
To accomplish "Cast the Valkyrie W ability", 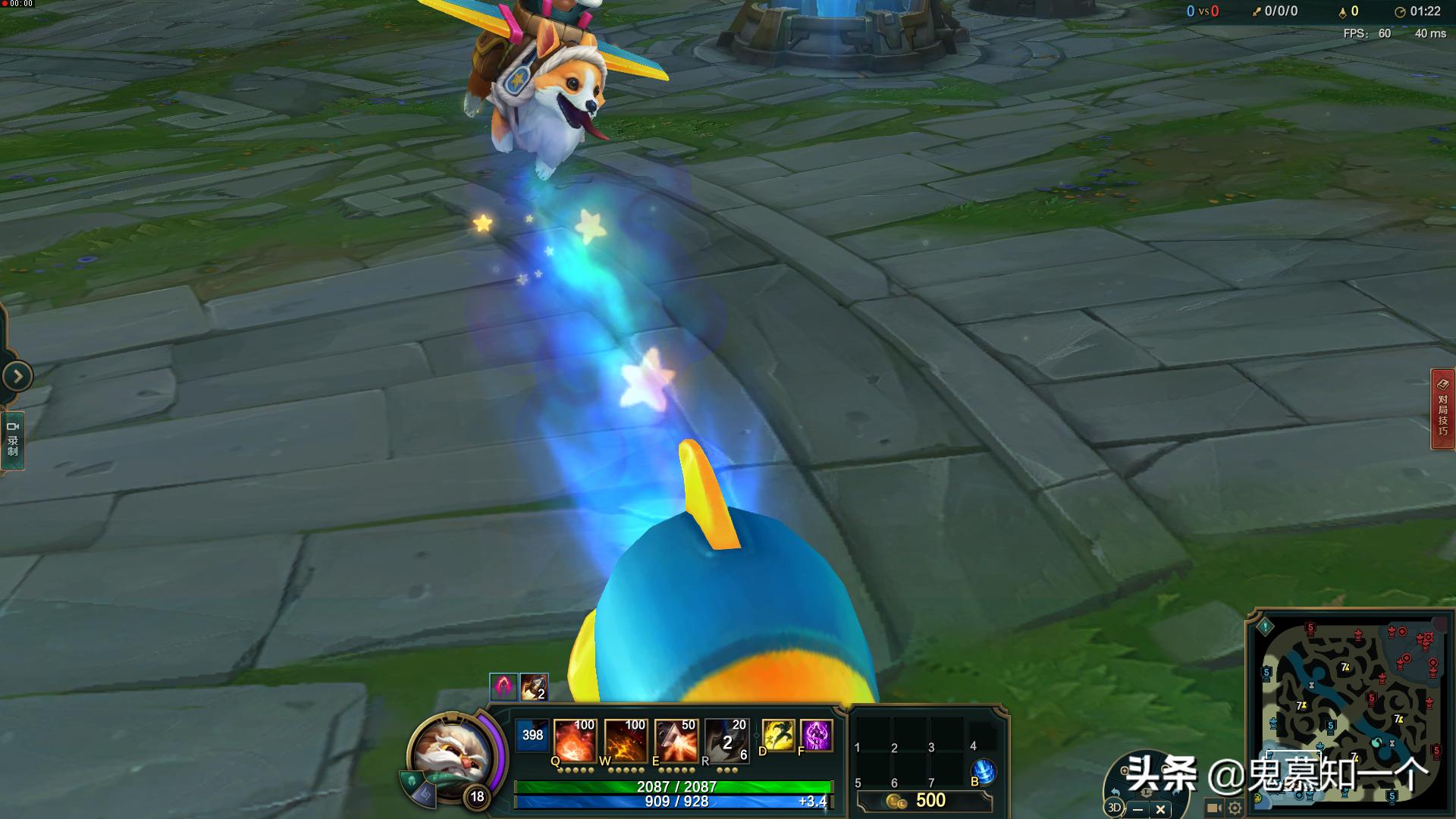I will click(x=625, y=739).
